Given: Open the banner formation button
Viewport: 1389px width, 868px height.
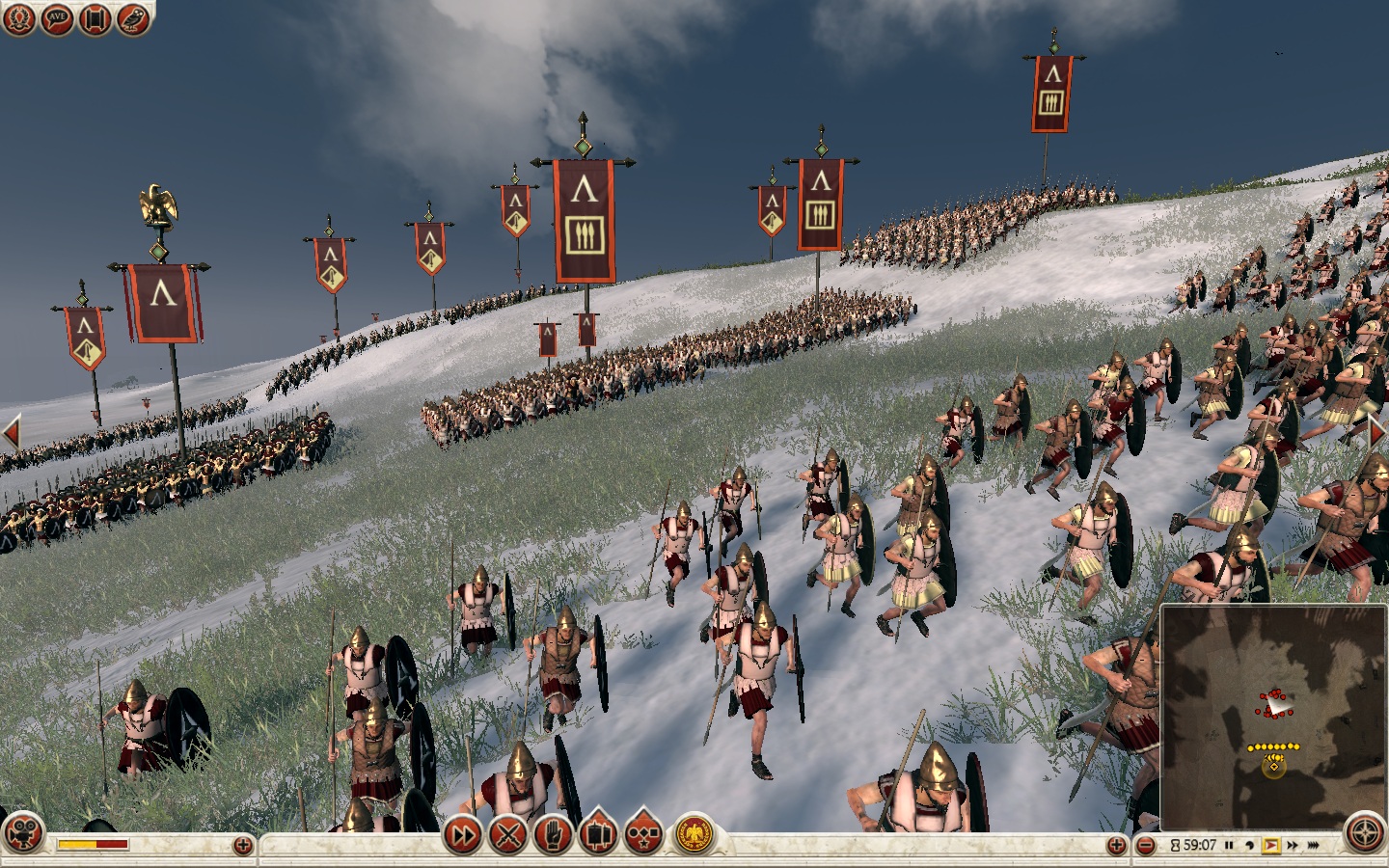Looking at the screenshot, I should (598, 833).
